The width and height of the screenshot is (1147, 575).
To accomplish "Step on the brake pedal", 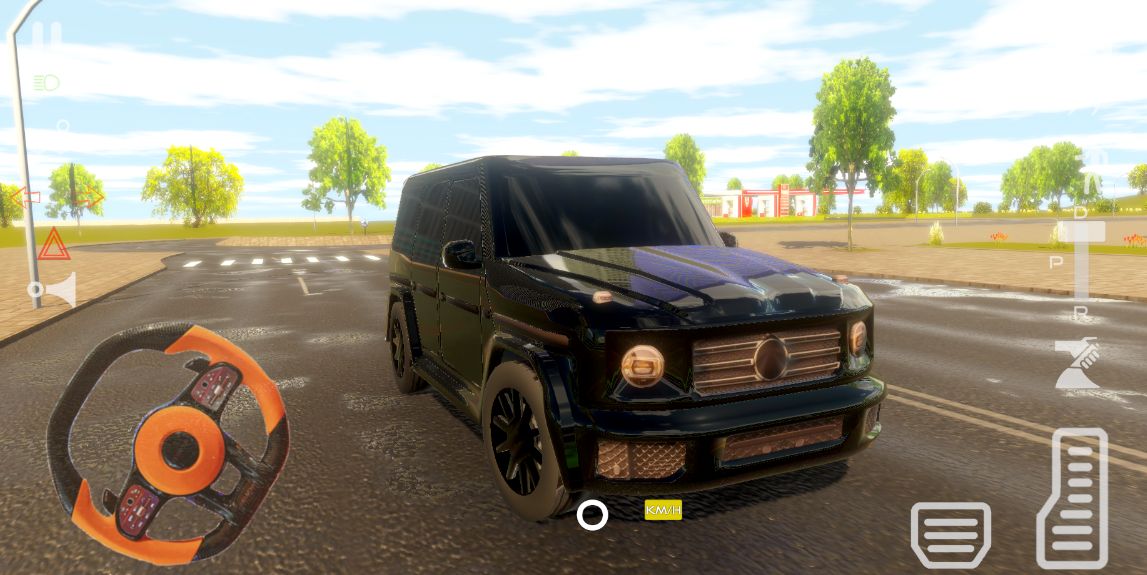I will pos(950,535).
